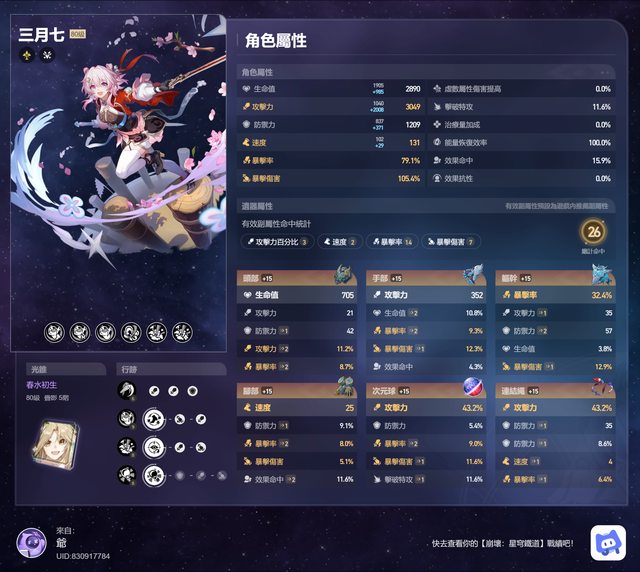Viewport: 640px width, 572px height.
Task: Click the 行跡 section header
Action: pyautogui.click(x=127, y=369)
